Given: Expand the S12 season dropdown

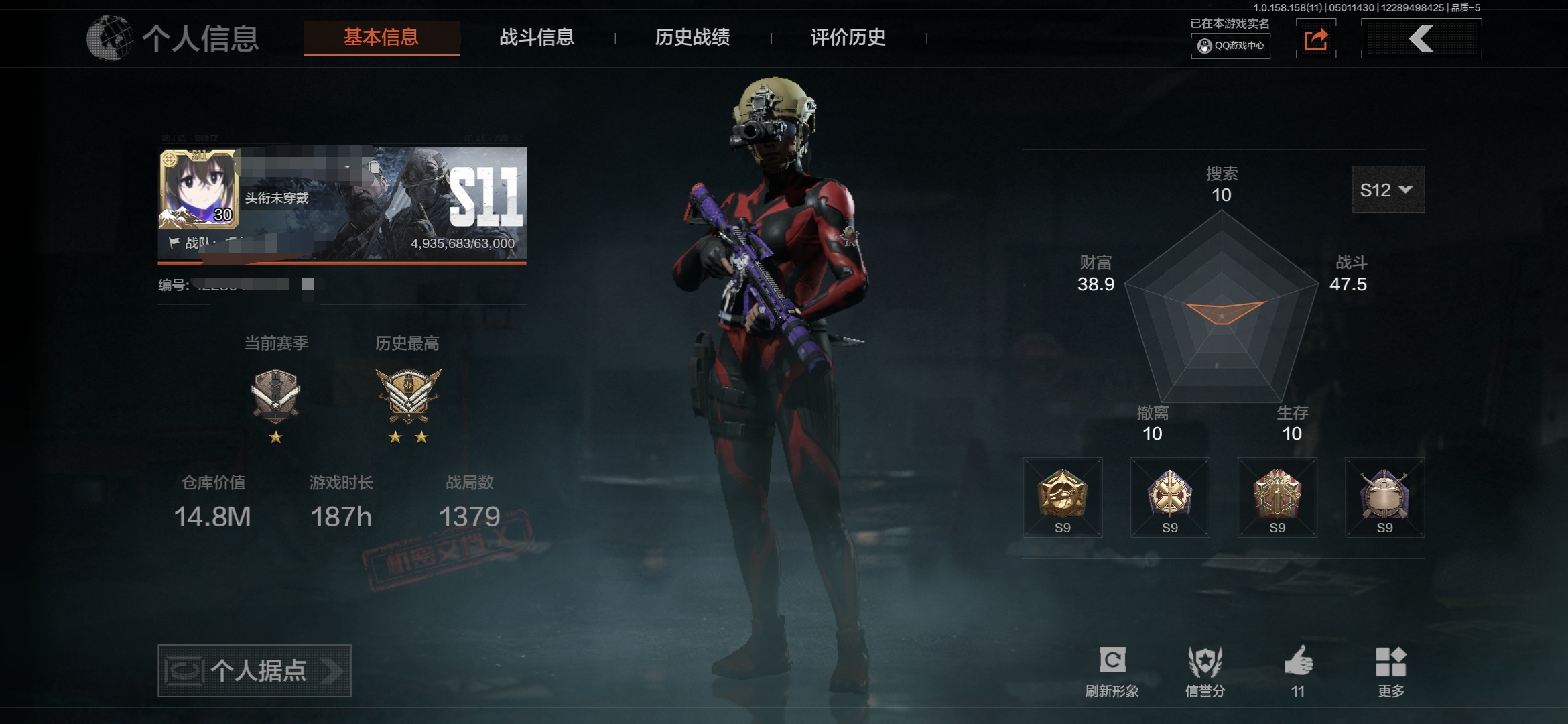Looking at the screenshot, I should click(1388, 190).
